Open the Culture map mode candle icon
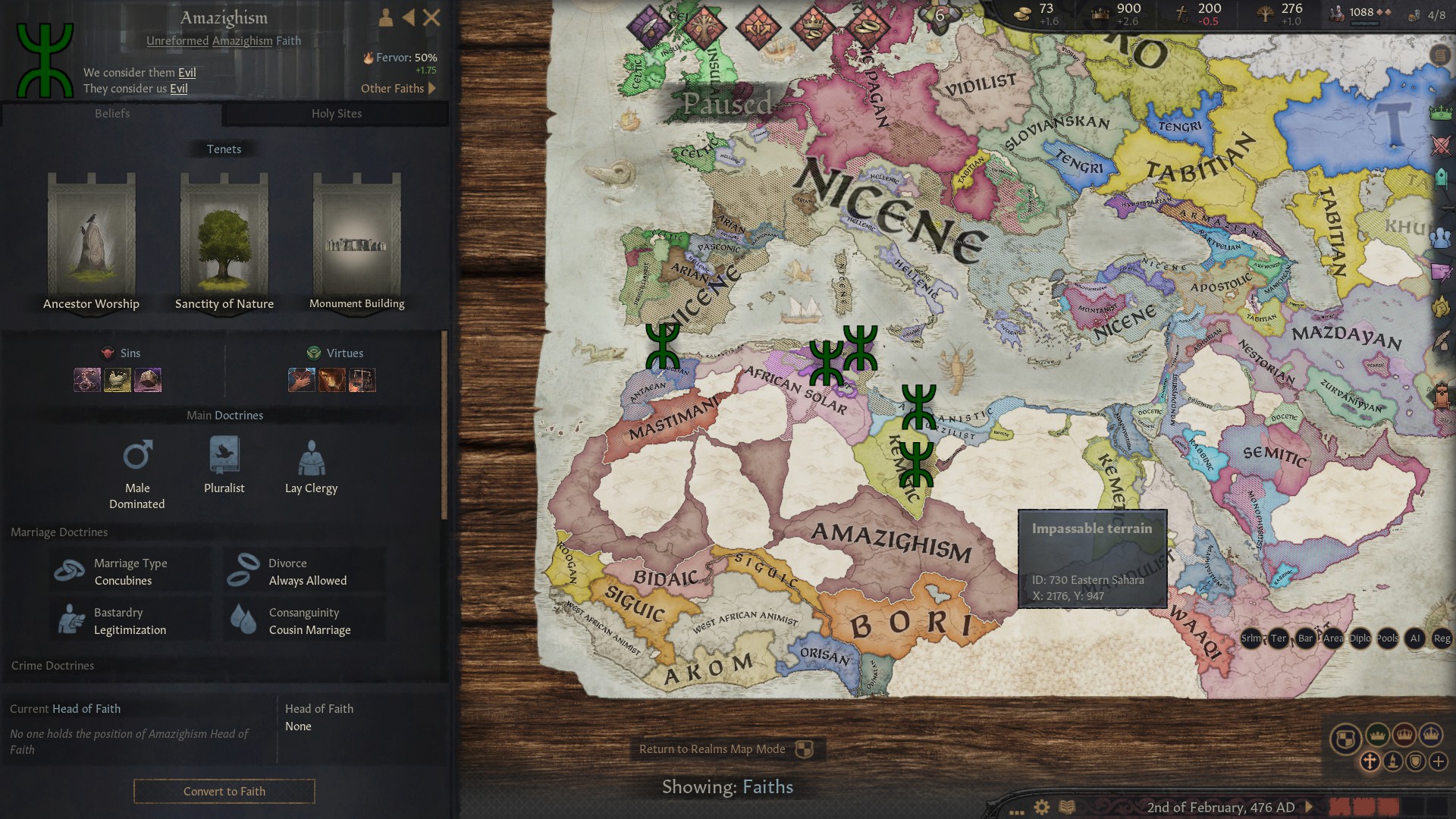Viewport: 1456px width, 819px height. point(1394,761)
